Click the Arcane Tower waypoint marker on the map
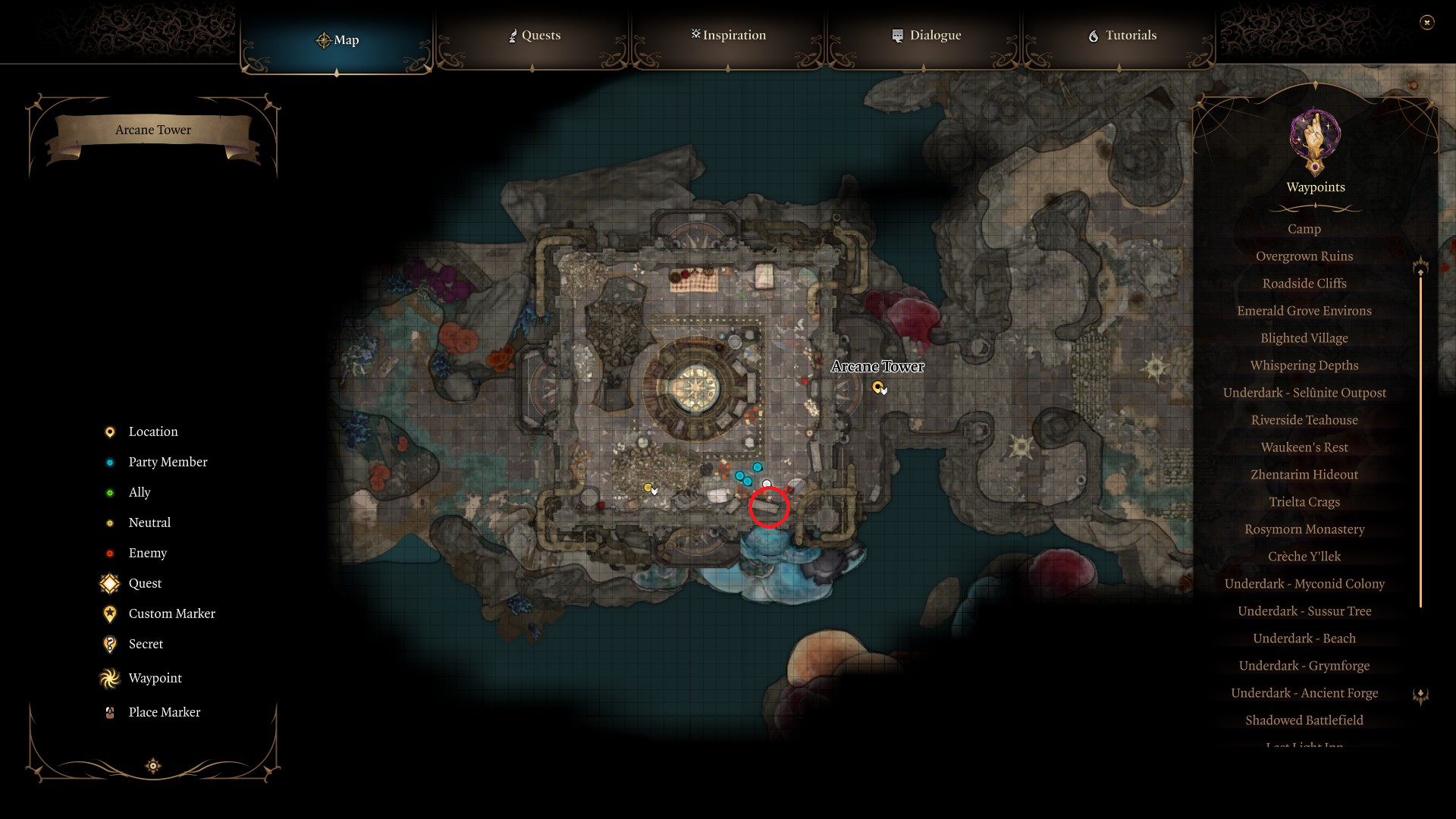This screenshot has width=1456, height=819. tap(879, 388)
